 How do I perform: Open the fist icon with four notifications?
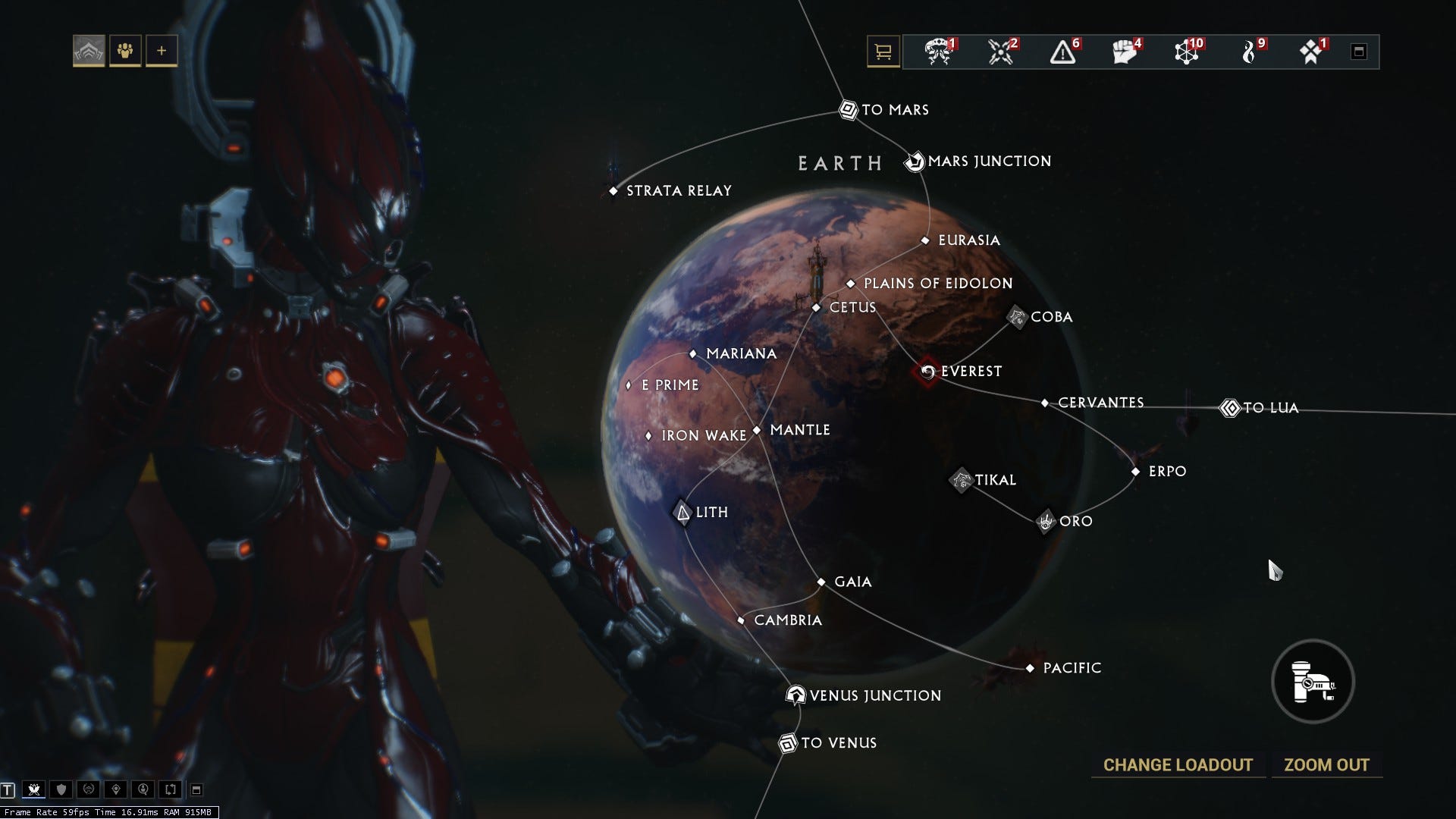1125,52
